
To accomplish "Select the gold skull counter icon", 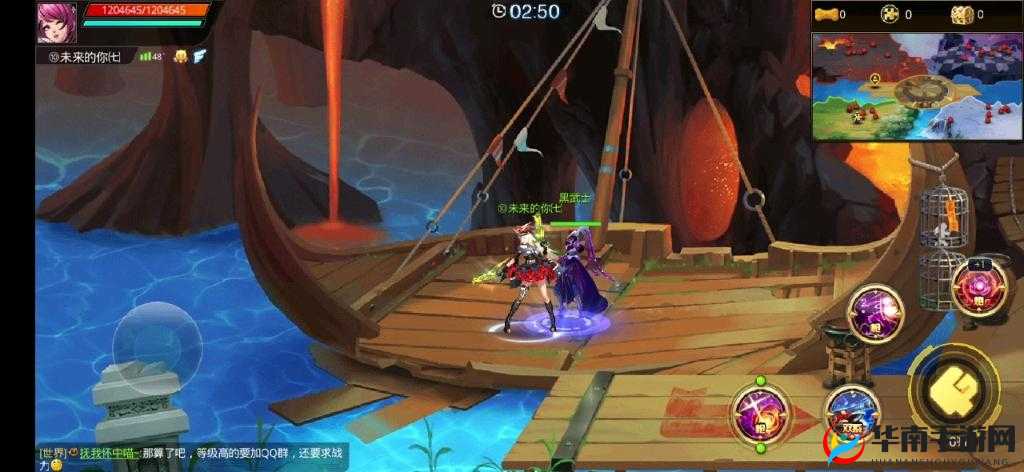I will (889, 14).
